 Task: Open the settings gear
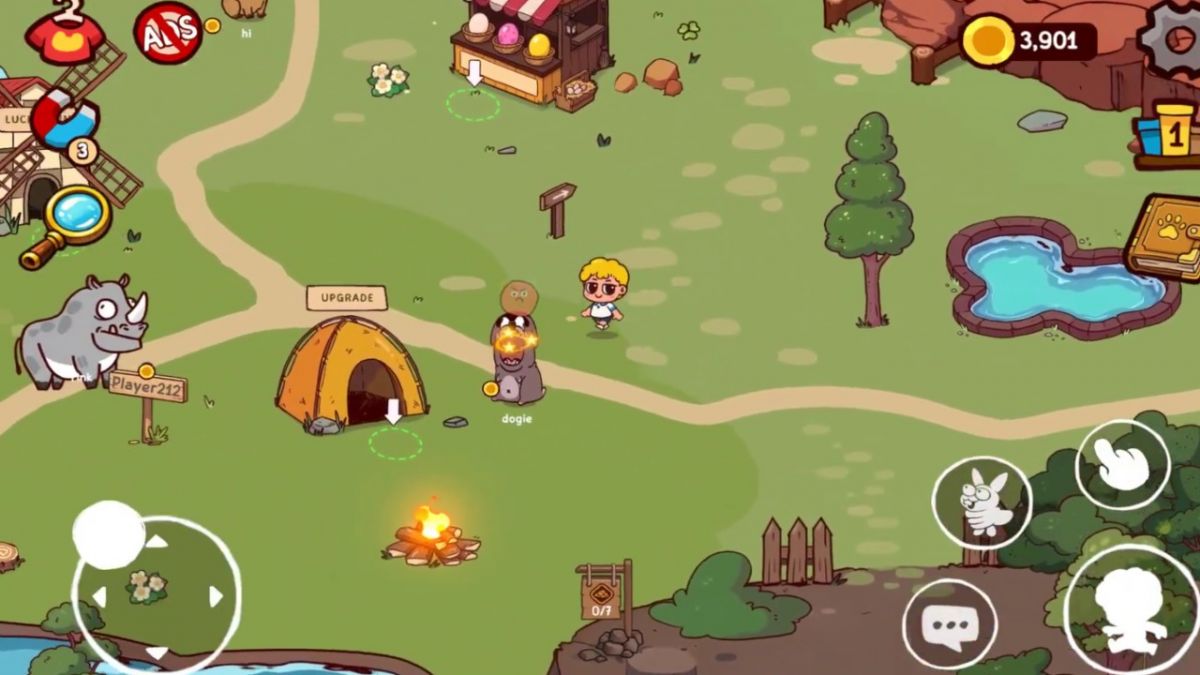click(1171, 40)
